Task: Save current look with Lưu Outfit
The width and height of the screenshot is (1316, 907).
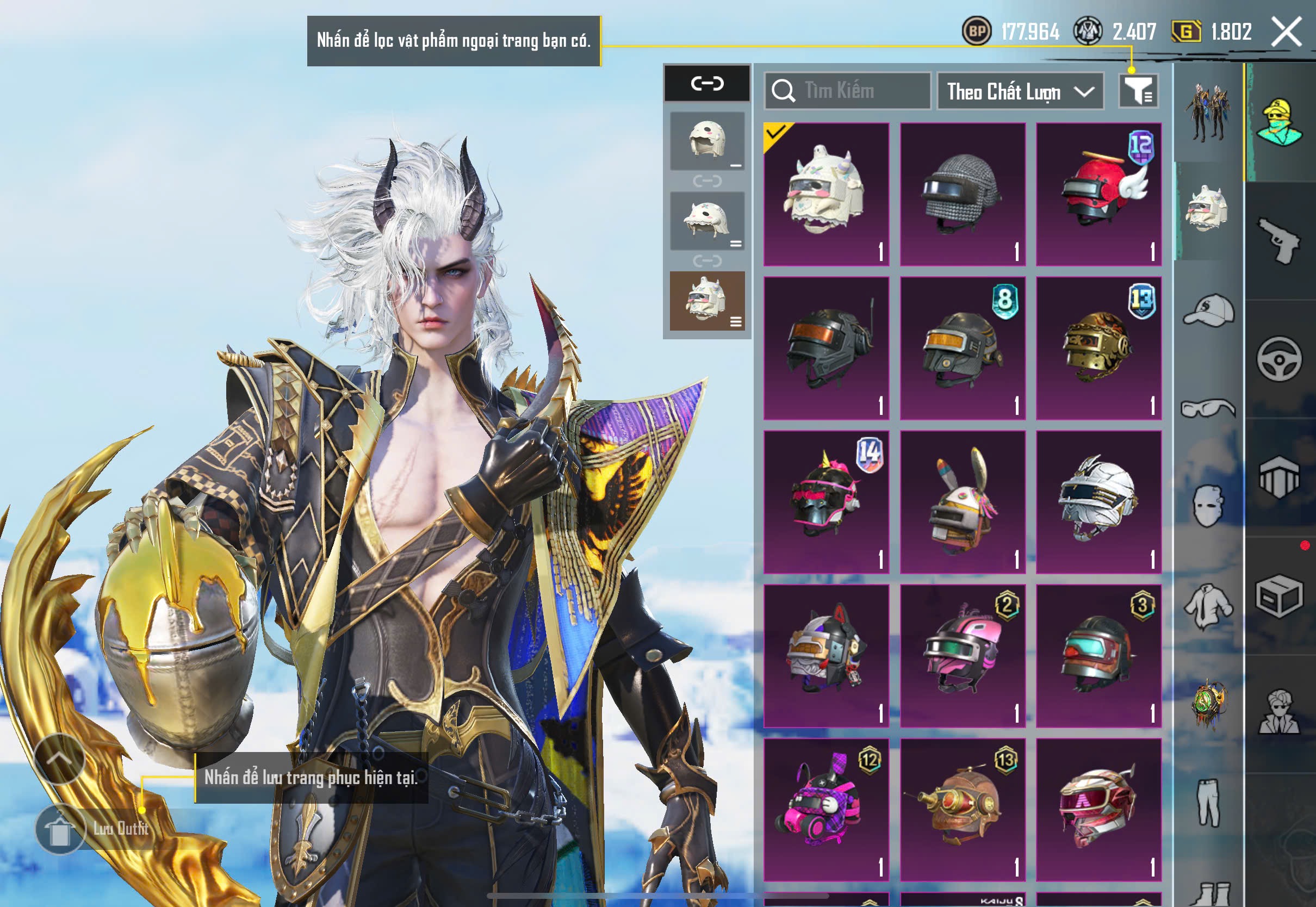Action: pyautogui.click(x=61, y=829)
